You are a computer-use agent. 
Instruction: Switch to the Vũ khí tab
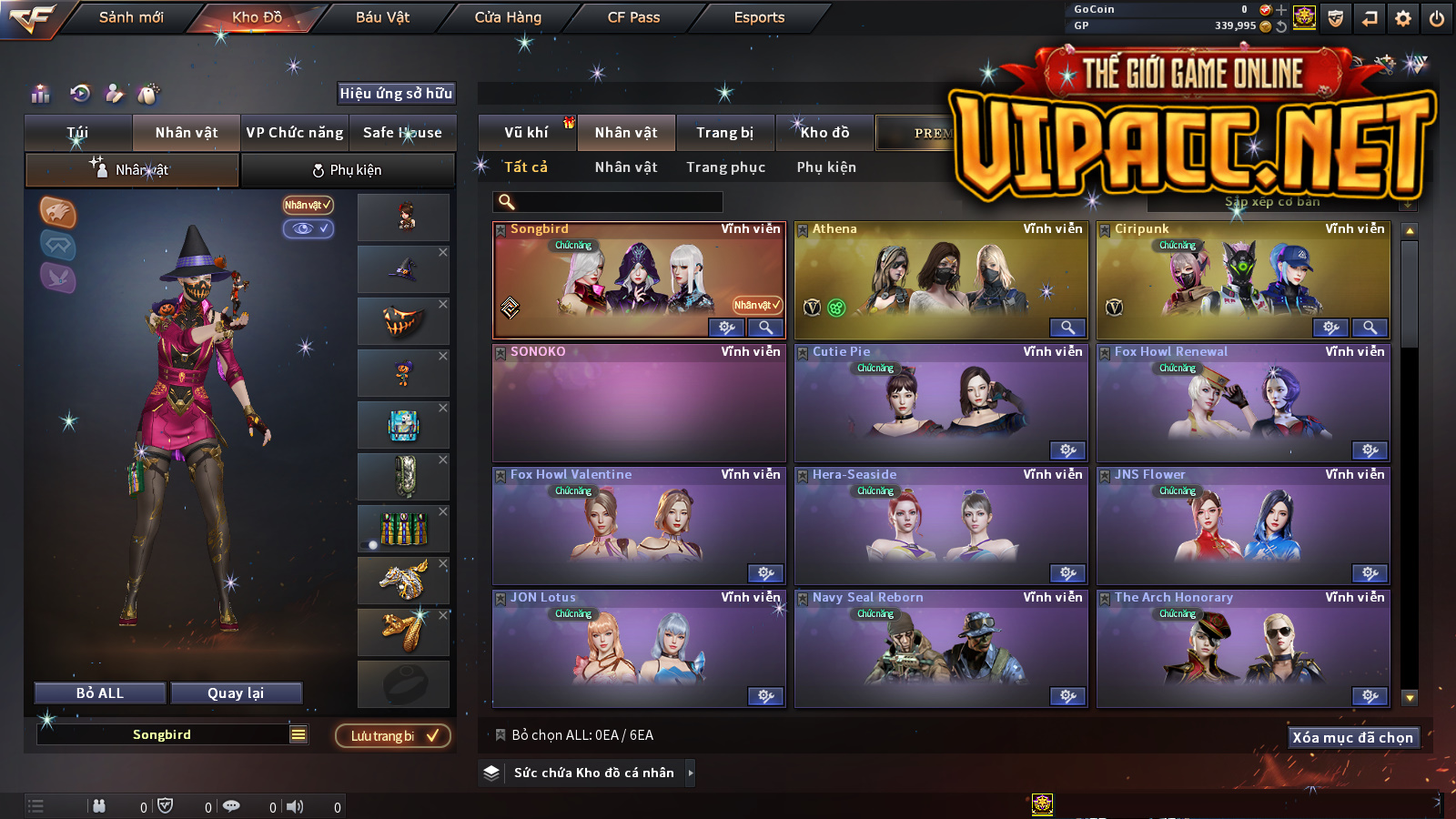(526, 133)
